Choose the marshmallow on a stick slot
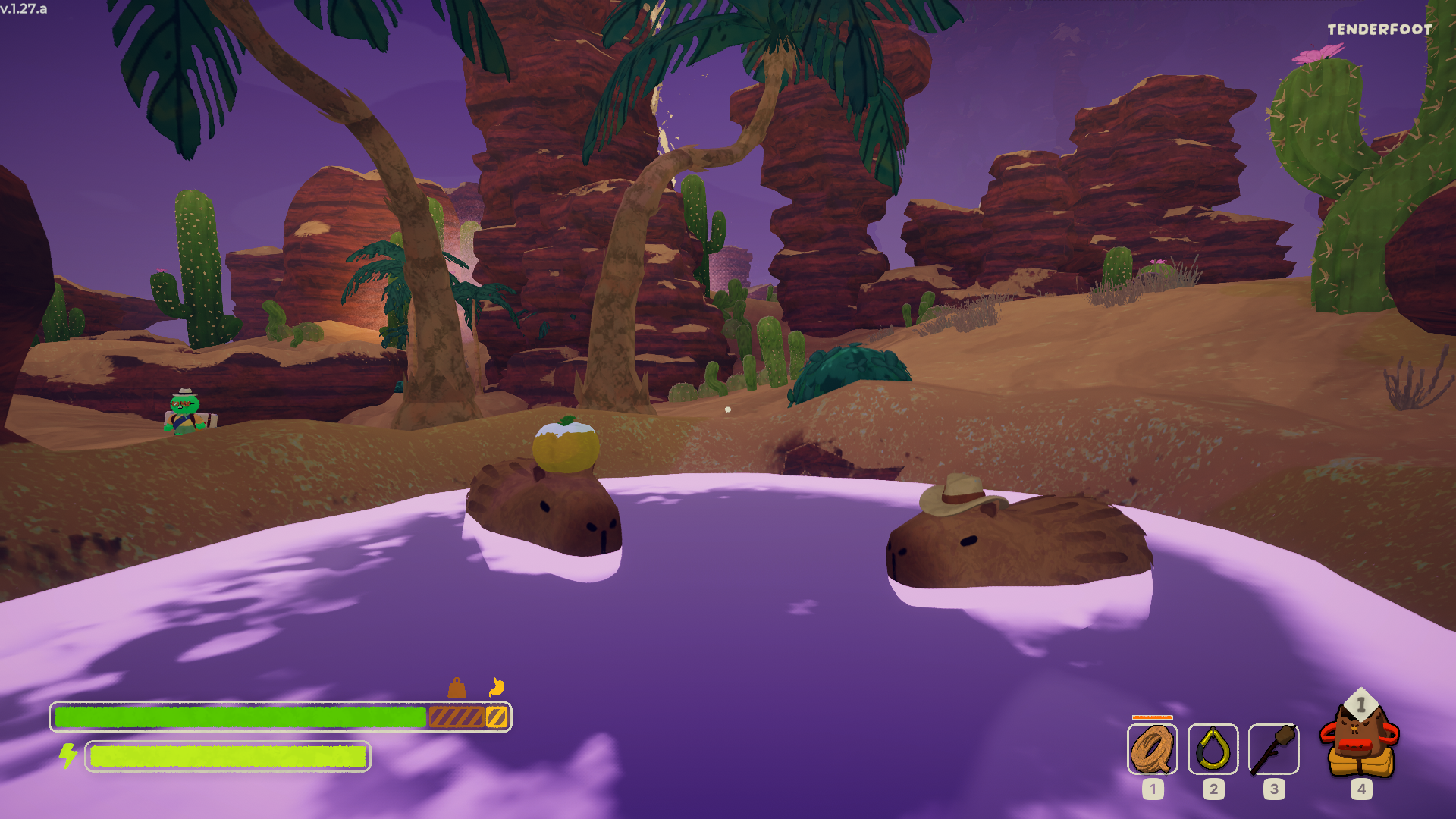Image resolution: width=1456 pixels, height=819 pixels. [x=1273, y=749]
